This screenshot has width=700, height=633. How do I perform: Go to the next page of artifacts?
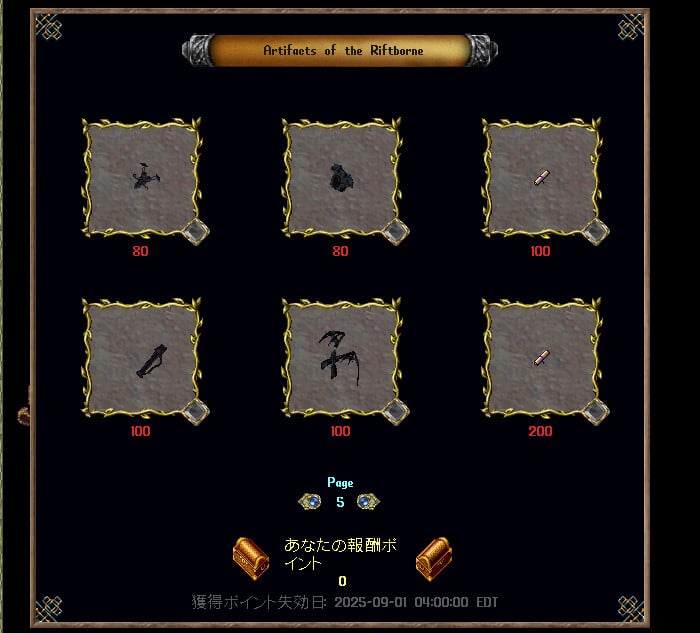pyautogui.click(x=369, y=501)
